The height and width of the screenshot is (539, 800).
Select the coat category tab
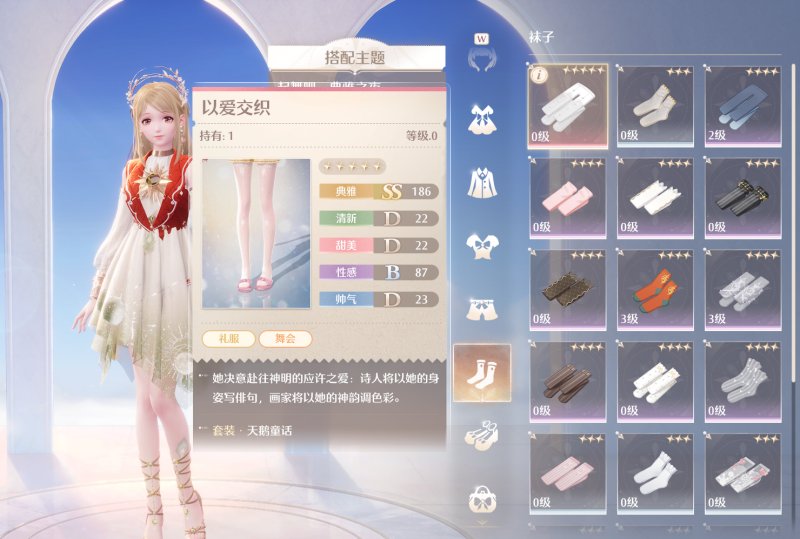[x=481, y=182]
